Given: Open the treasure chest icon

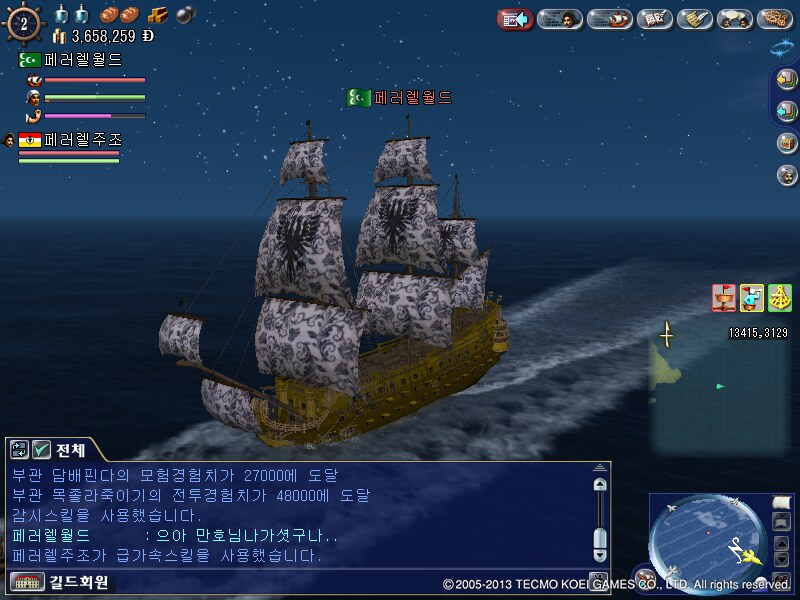Looking at the screenshot, I should click(786, 144).
